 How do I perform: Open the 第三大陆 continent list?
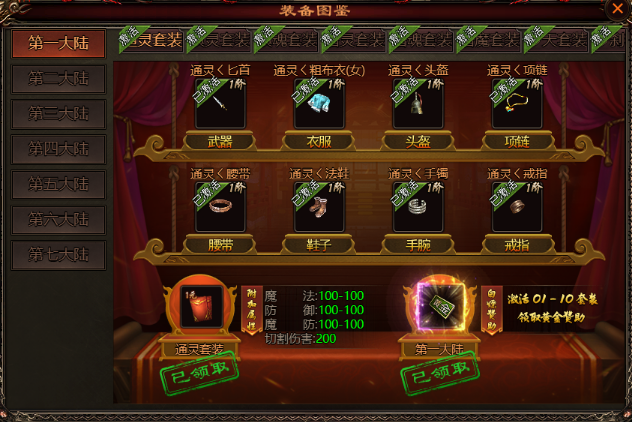click(59, 115)
